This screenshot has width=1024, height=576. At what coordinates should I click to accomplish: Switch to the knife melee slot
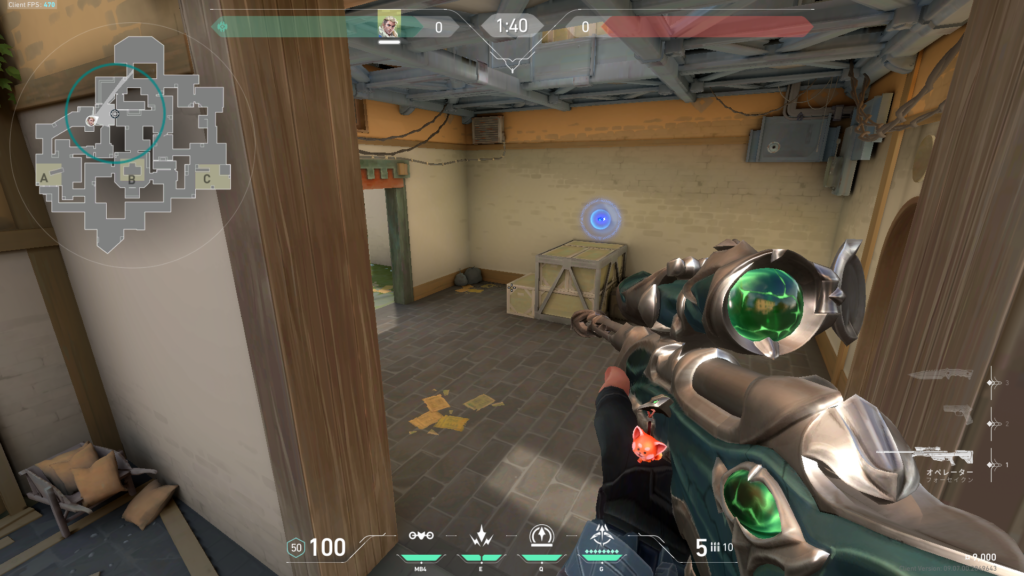coord(940,375)
